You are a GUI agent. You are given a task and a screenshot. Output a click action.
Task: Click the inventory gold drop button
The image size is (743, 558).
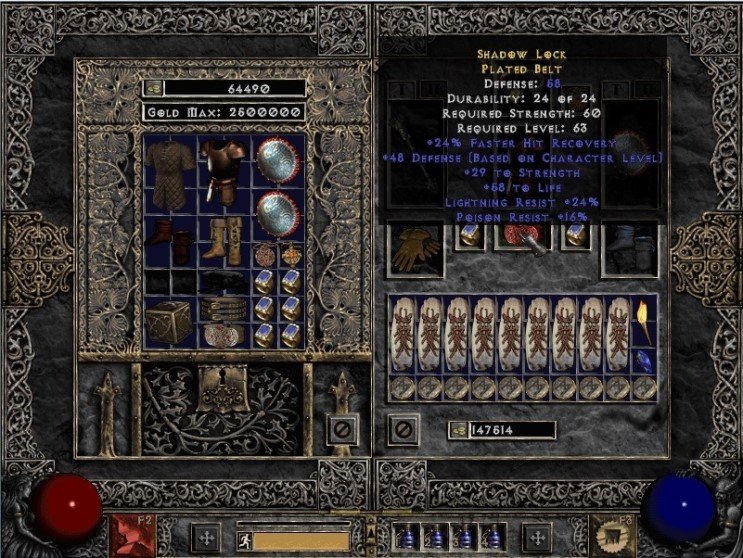tap(456, 430)
